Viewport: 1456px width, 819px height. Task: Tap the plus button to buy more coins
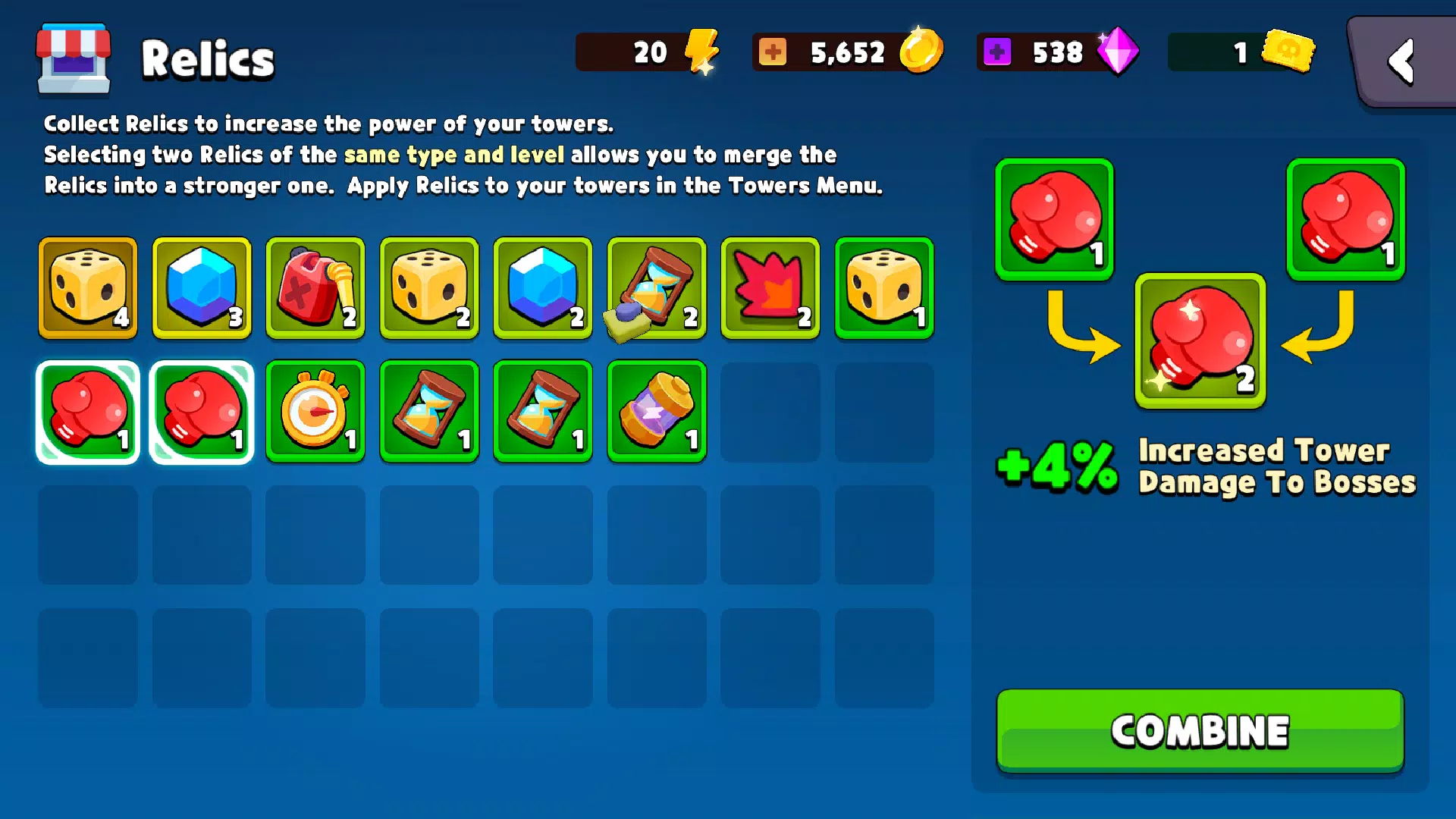click(x=772, y=52)
